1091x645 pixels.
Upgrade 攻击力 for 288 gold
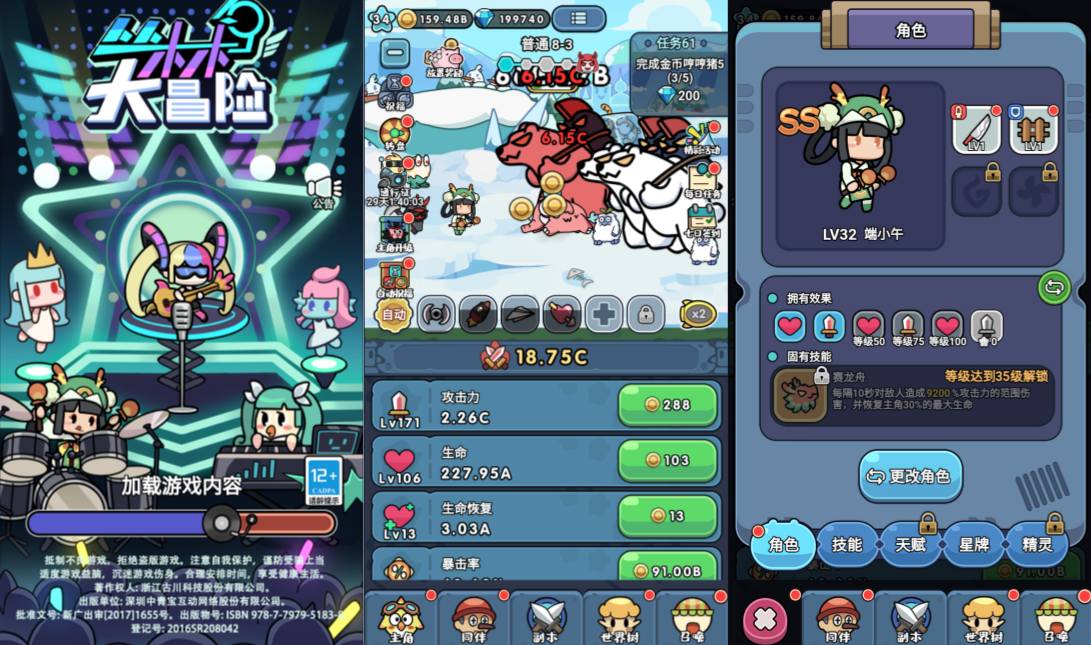(x=667, y=405)
